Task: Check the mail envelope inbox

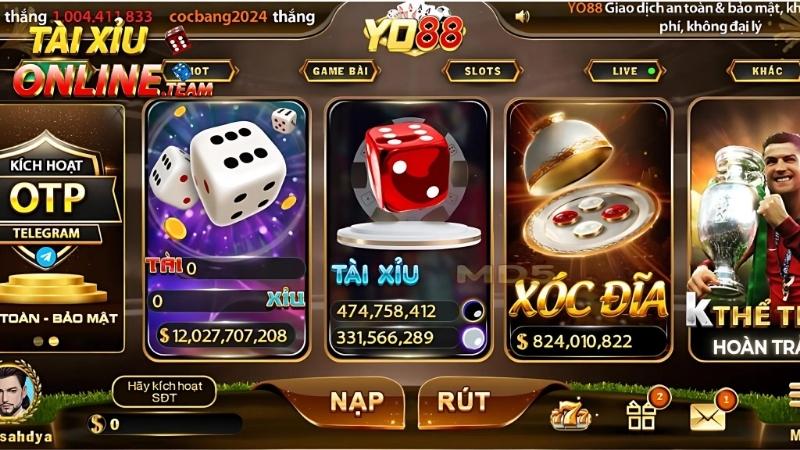Action: [x=708, y=415]
